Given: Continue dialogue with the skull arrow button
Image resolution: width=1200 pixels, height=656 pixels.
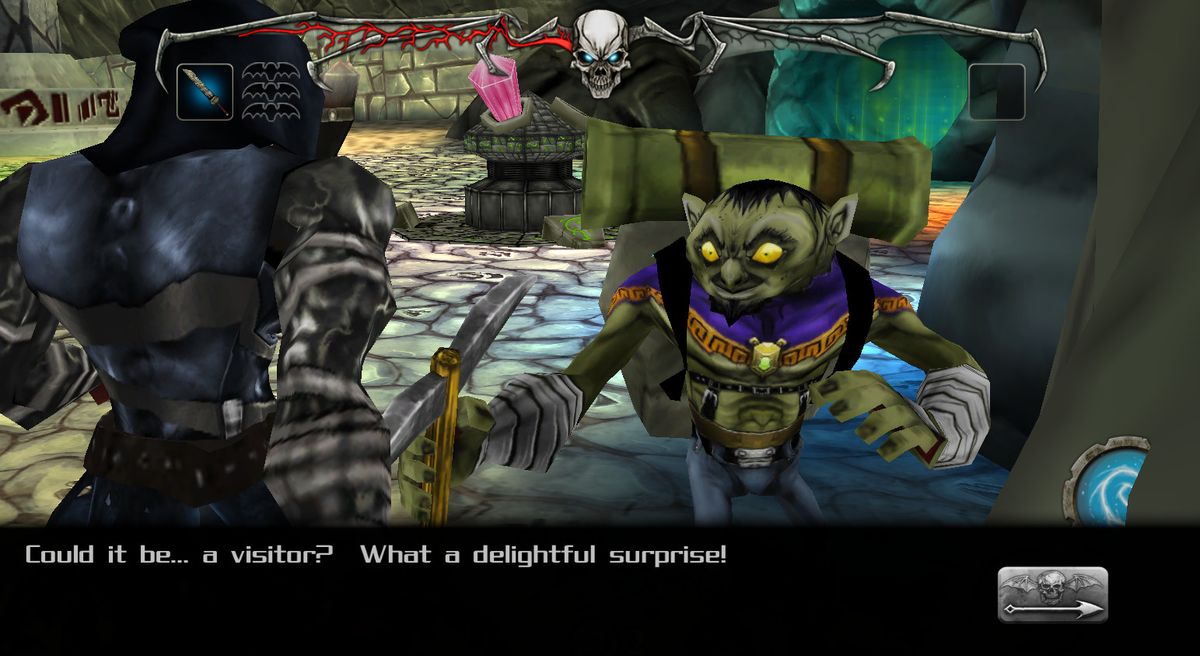Looking at the screenshot, I should [x=1052, y=594].
